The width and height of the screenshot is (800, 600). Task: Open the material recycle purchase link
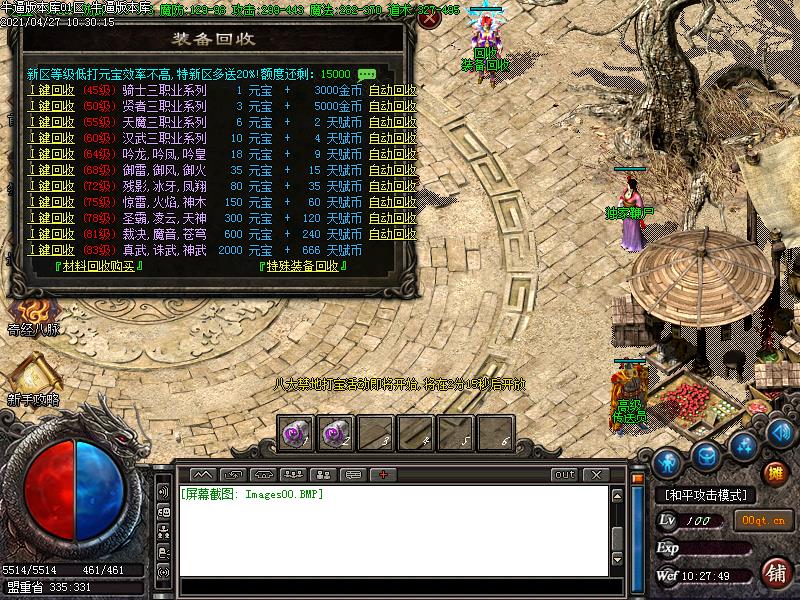[100, 266]
